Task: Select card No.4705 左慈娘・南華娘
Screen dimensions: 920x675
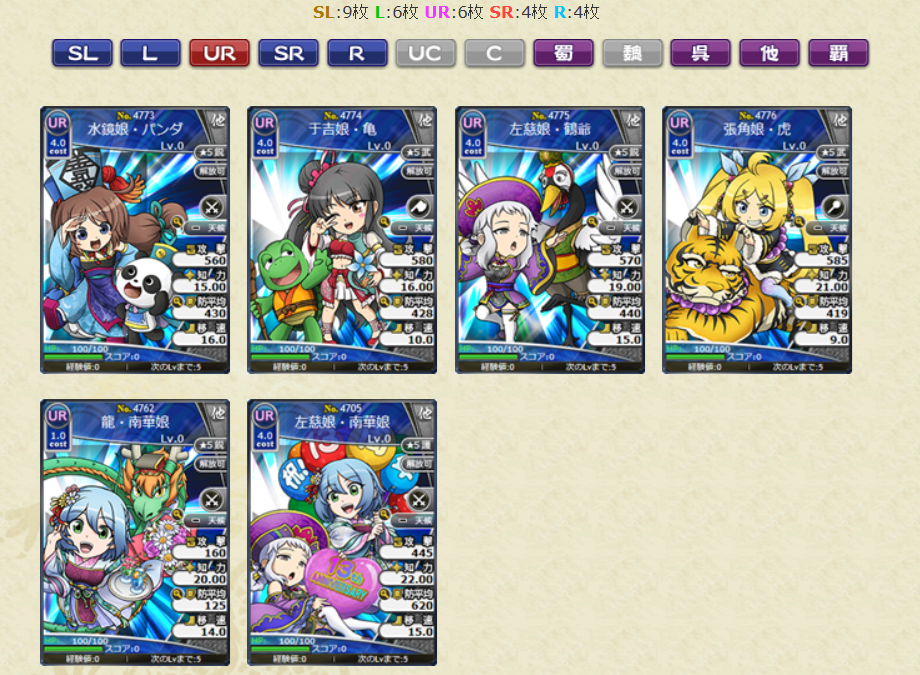Action: pyautogui.click(x=342, y=532)
